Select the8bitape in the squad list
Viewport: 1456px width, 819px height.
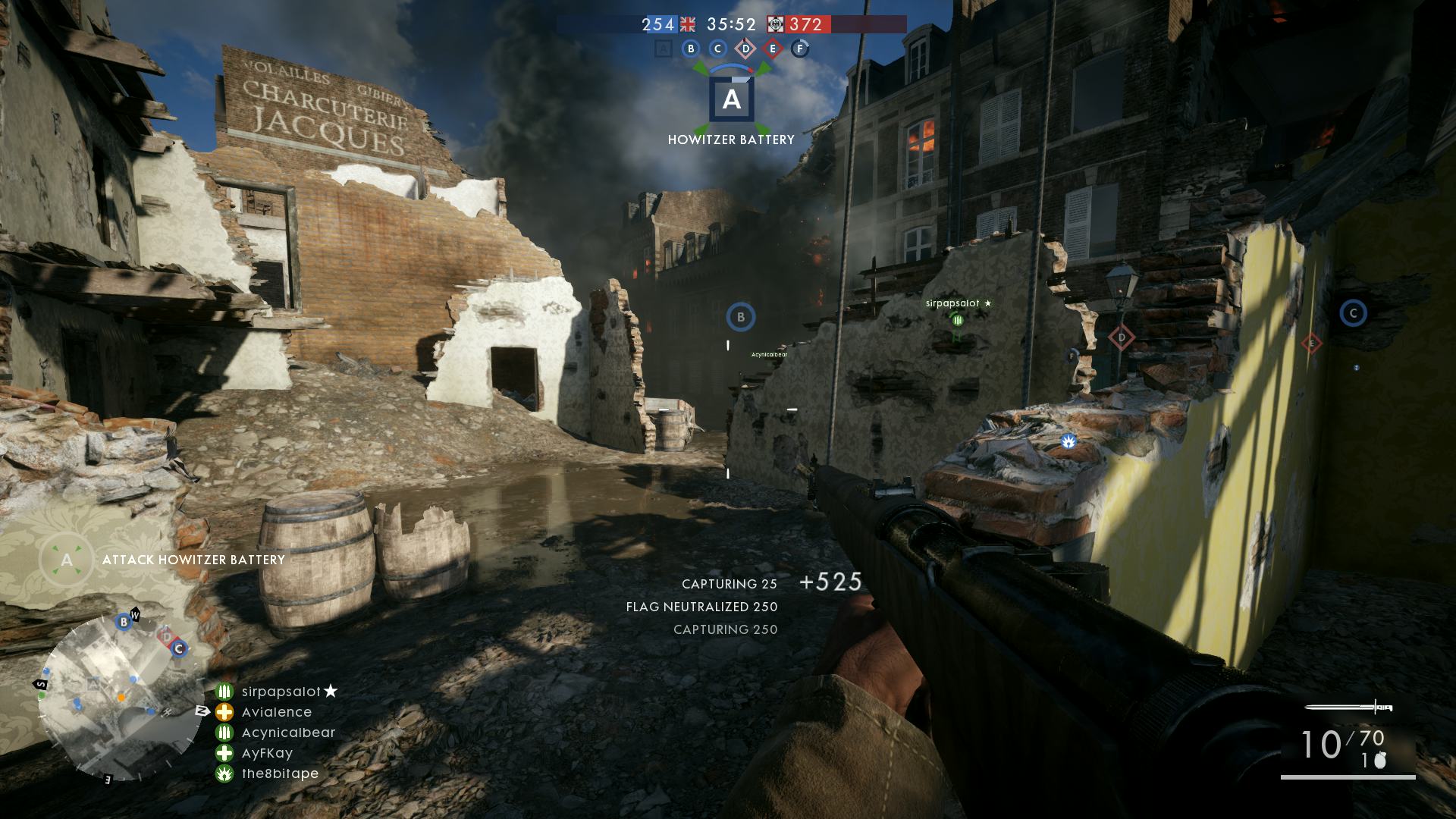coord(280,773)
